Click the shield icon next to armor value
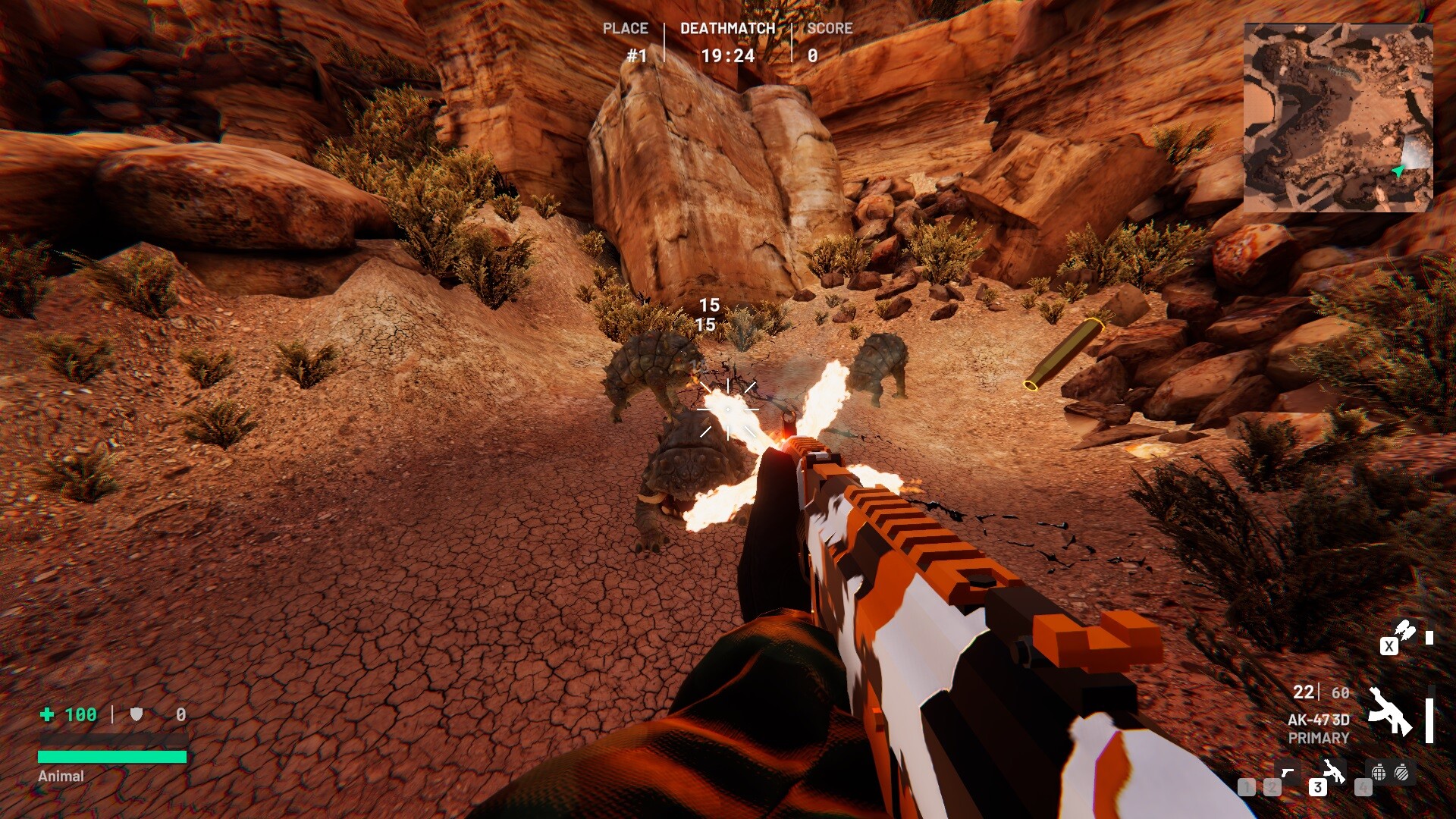This screenshot has width=1456, height=819. tap(135, 714)
